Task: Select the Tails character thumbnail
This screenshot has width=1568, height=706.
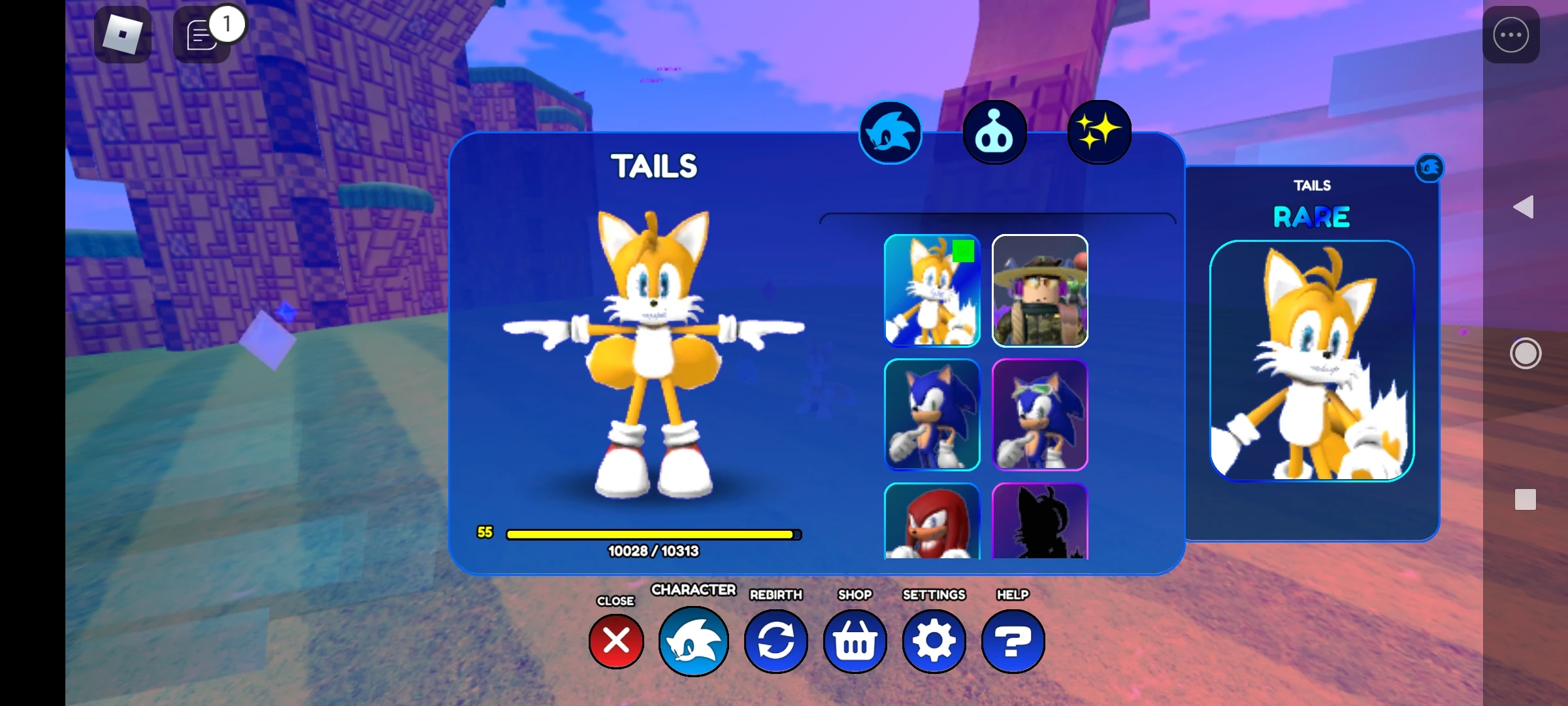Action: pos(932,292)
